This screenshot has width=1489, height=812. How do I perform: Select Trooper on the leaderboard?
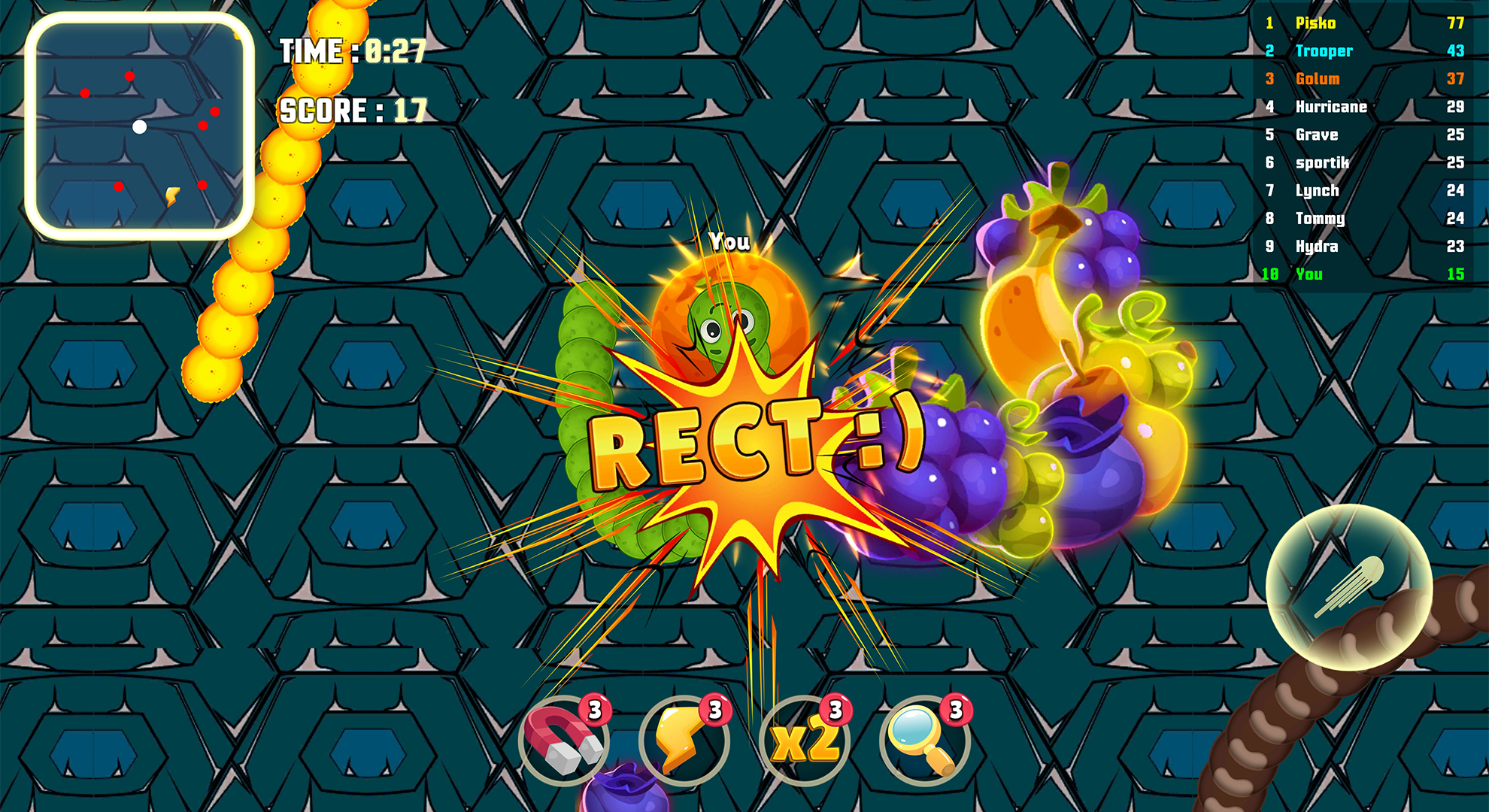tap(1324, 52)
